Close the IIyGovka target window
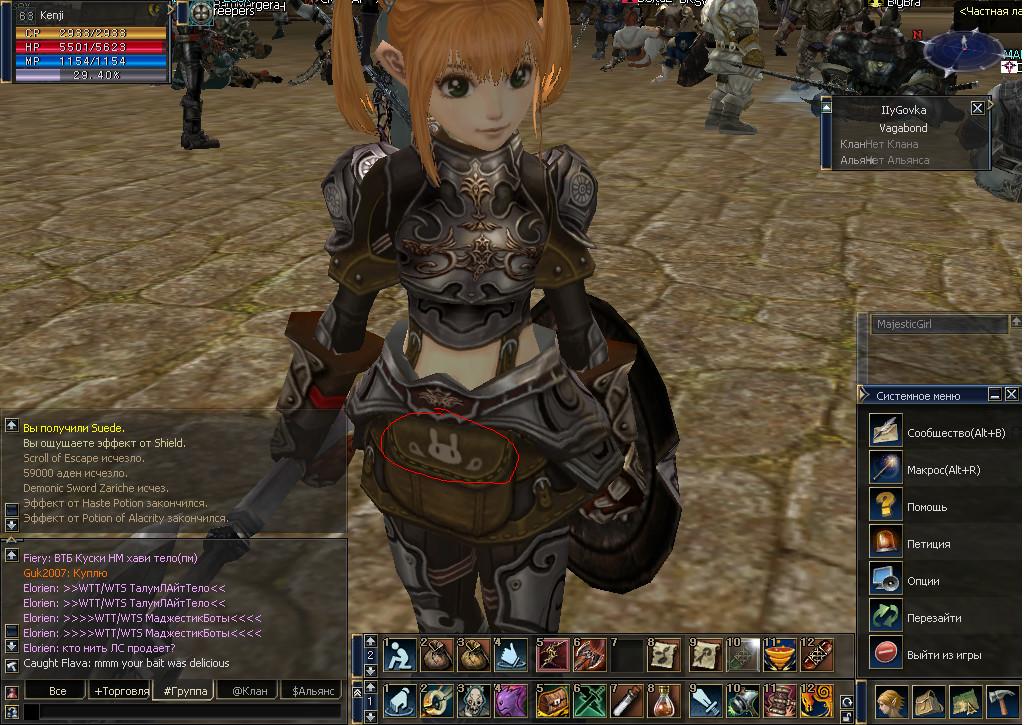 [978, 108]
